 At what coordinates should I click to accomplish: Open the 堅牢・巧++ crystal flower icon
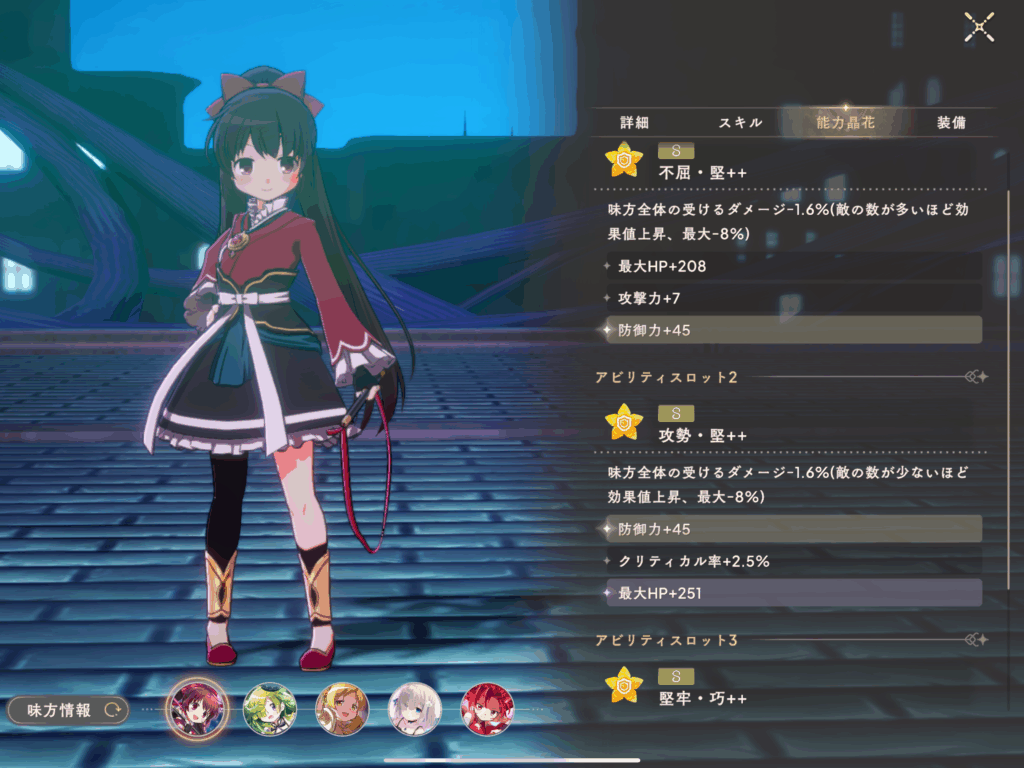624,685
